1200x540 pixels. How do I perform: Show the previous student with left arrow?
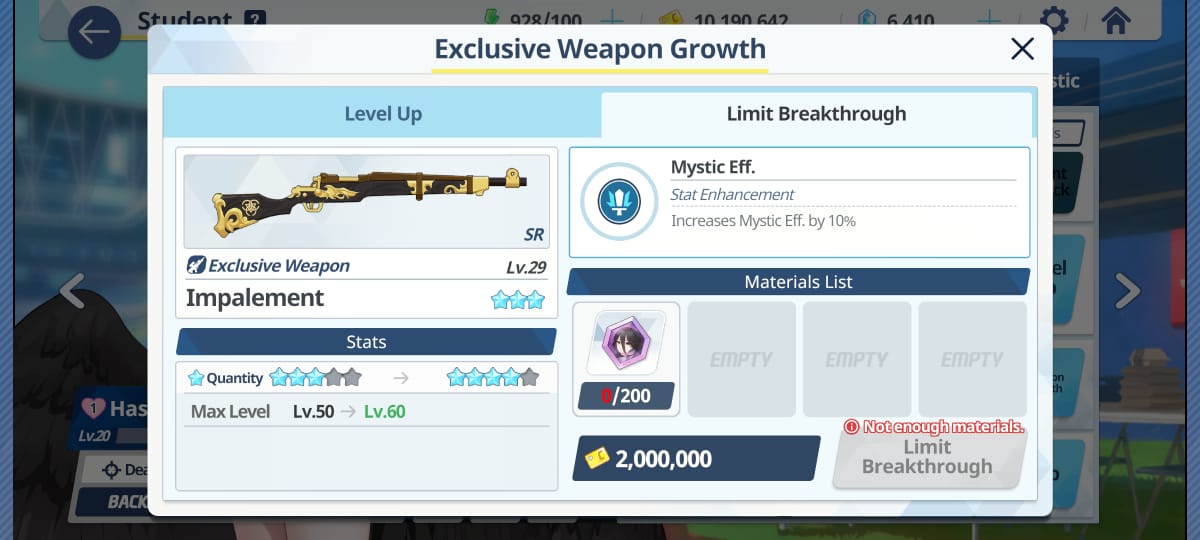72,291
